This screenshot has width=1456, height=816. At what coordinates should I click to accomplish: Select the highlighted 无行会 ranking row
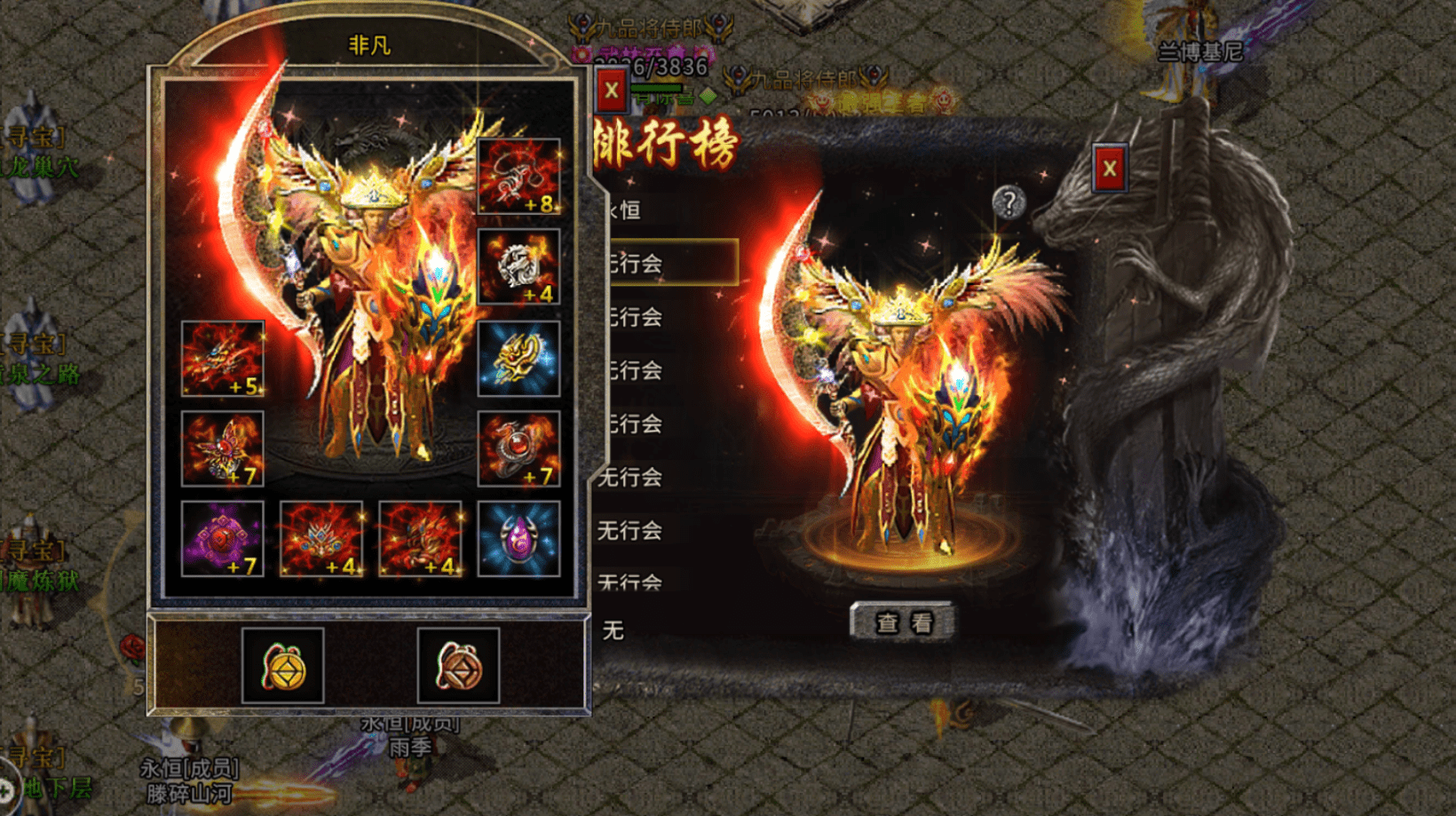click(671, 263)
